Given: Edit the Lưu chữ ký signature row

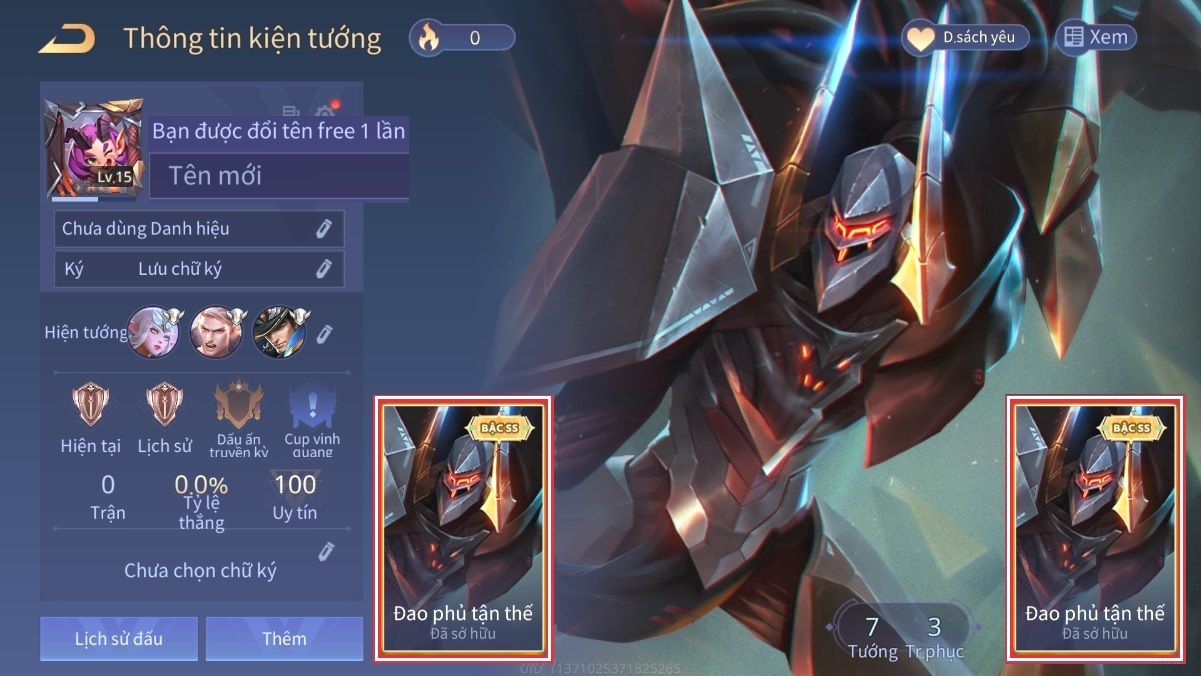Looking at the screenshot, I should coord(323,269).
